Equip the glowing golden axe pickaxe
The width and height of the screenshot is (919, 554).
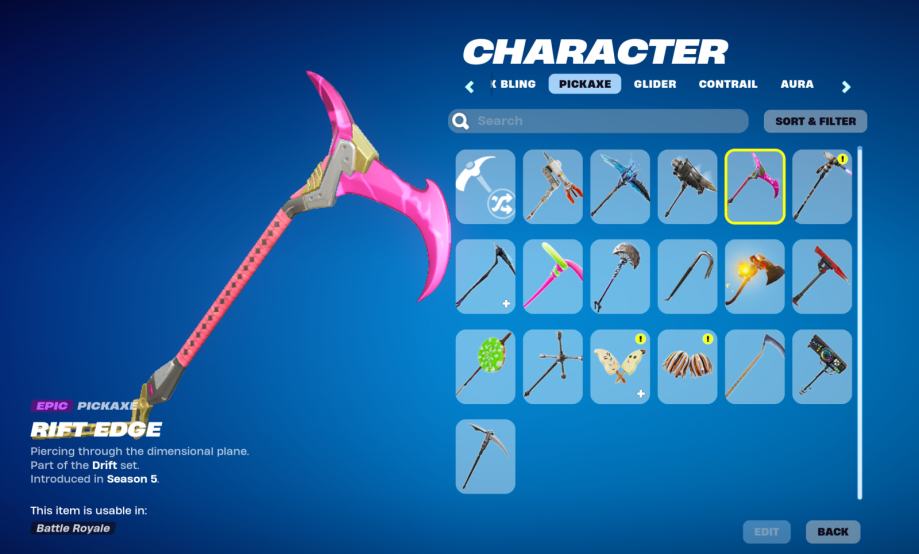click(x=755, y=276)
